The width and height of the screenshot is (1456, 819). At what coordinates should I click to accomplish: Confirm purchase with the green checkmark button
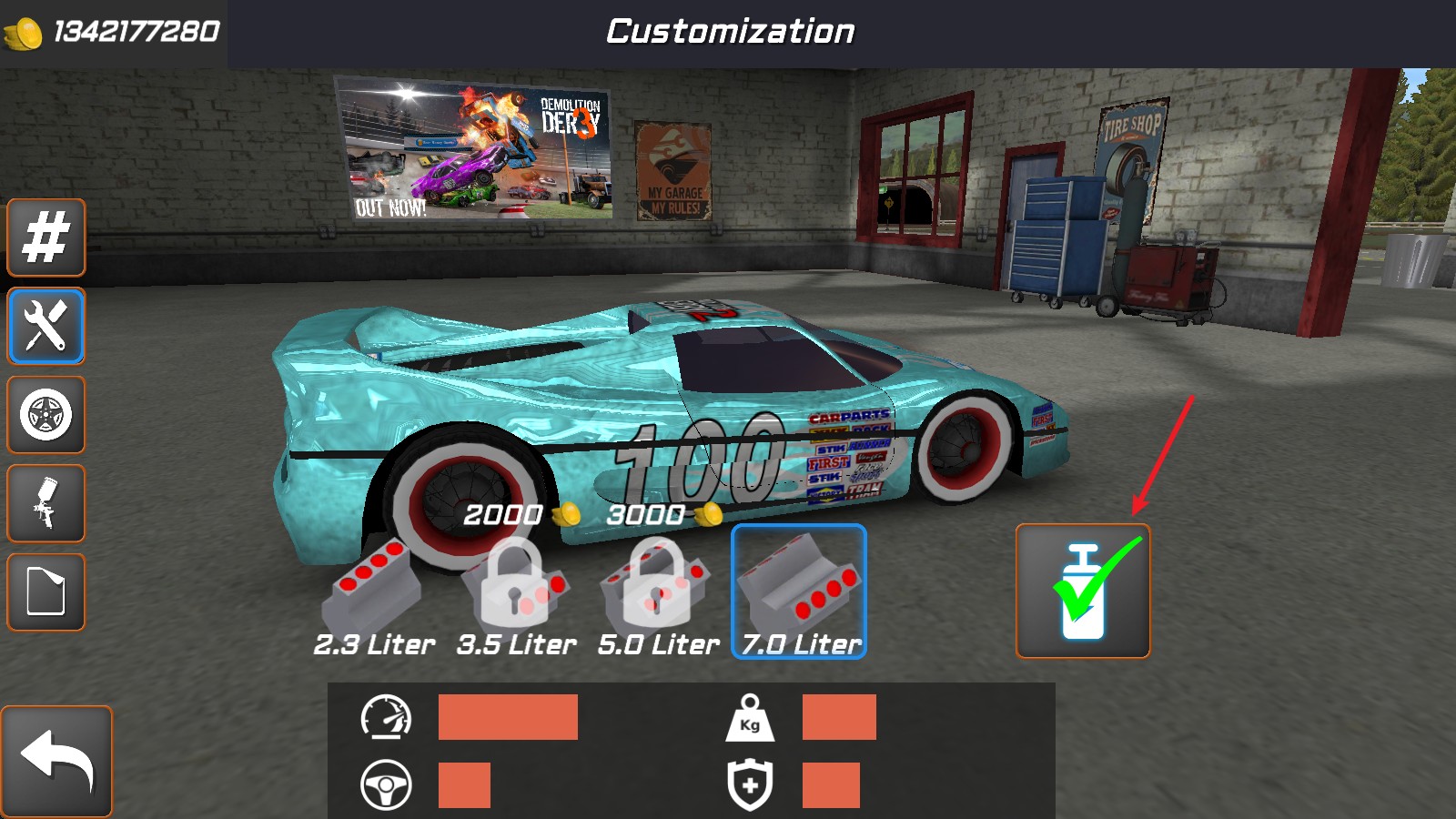tap(1085, 591)
